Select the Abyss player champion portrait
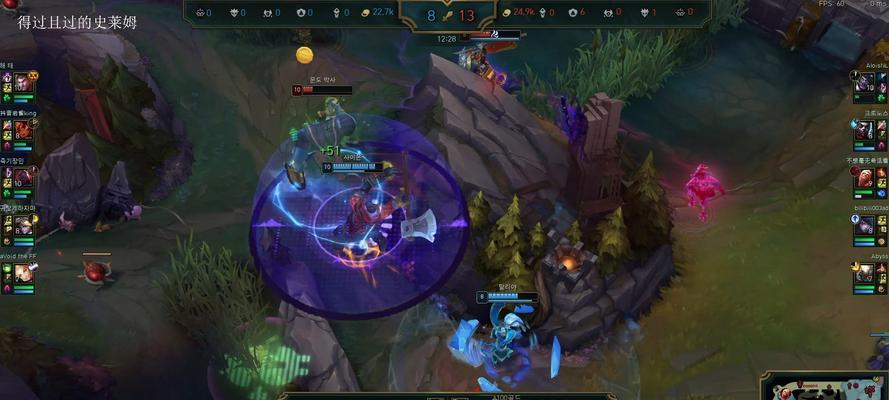 point(866,273)
